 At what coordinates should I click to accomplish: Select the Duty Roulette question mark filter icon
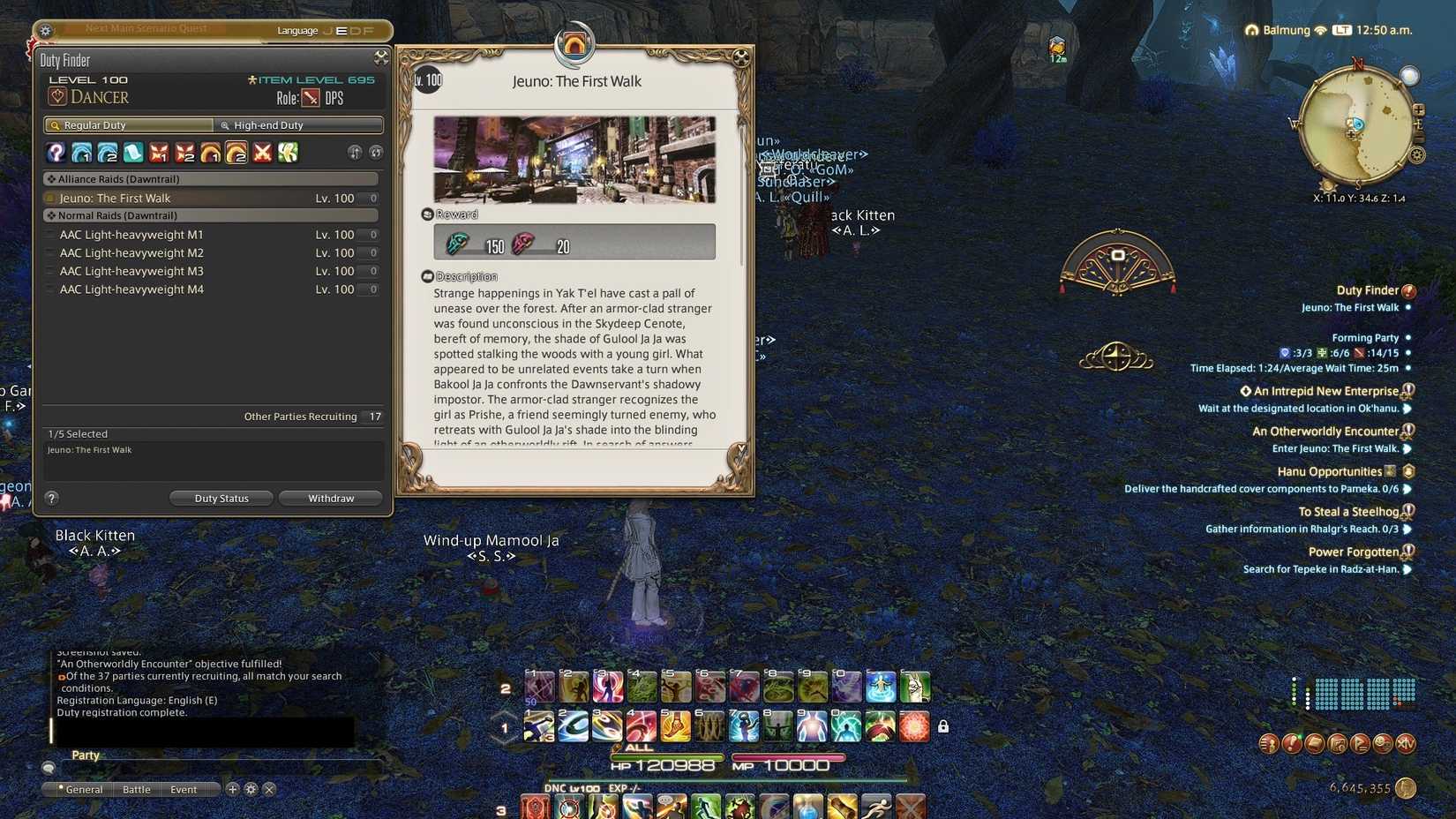tap(56, 153)
